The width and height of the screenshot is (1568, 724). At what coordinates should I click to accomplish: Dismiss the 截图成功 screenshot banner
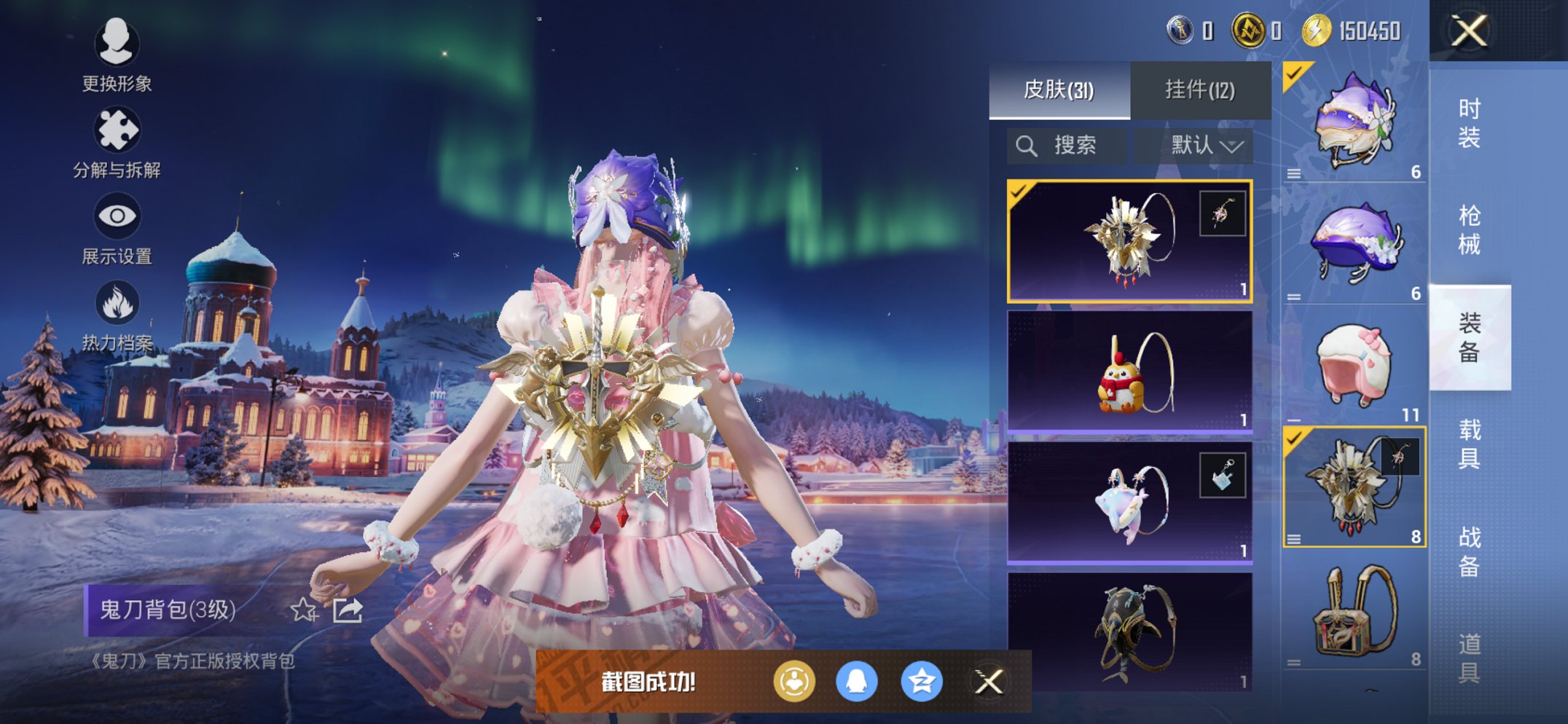[x=989, y=682]
